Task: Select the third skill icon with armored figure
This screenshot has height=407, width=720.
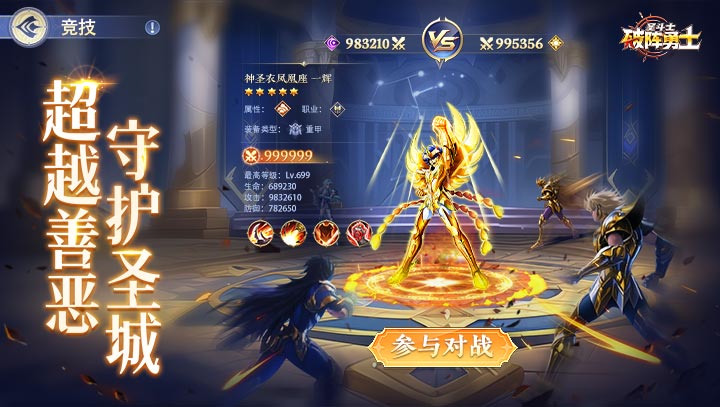Action: (325, 234)
